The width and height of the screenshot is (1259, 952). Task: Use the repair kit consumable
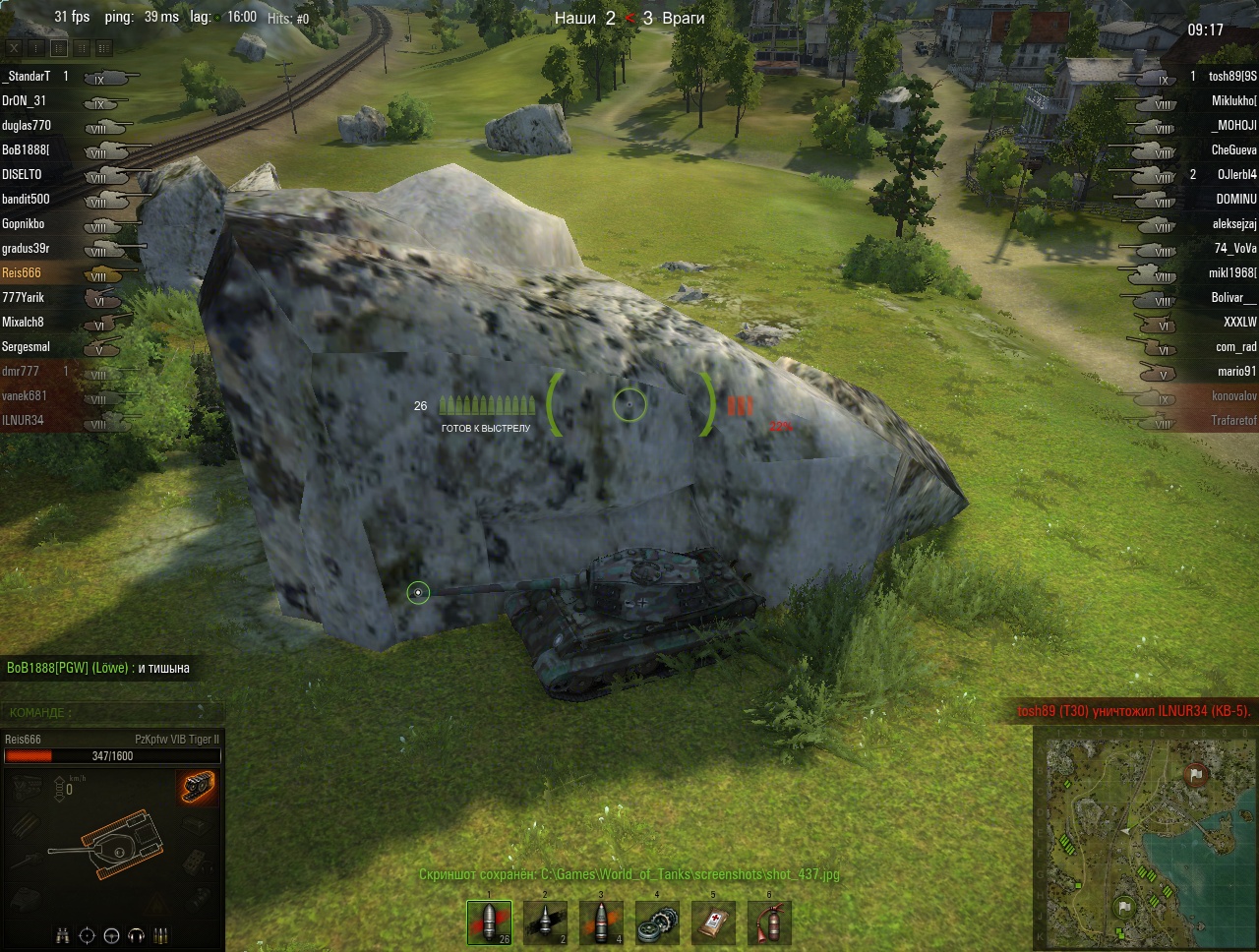click(656, 922)
